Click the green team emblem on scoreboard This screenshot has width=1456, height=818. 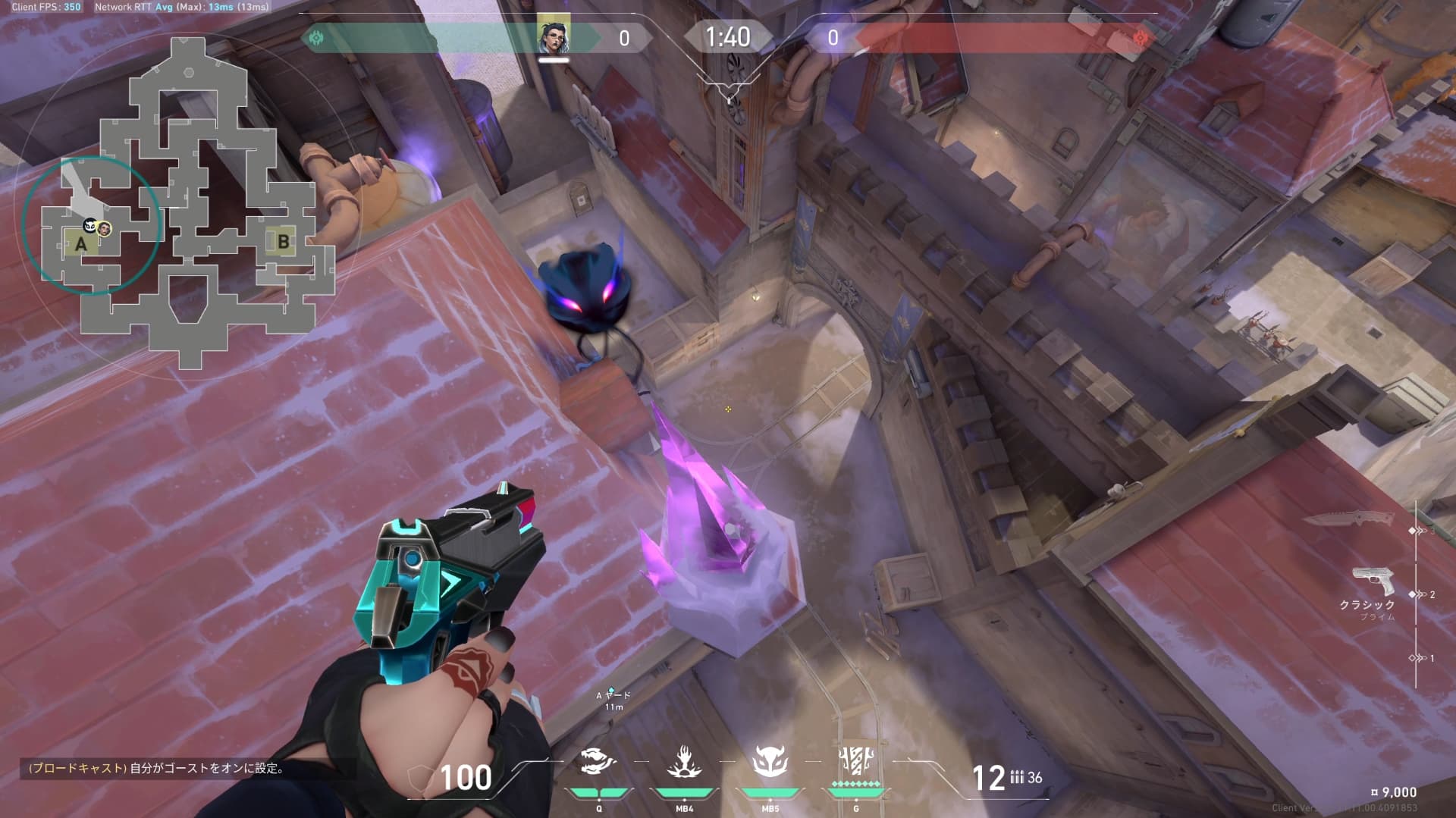coord(316,37)
